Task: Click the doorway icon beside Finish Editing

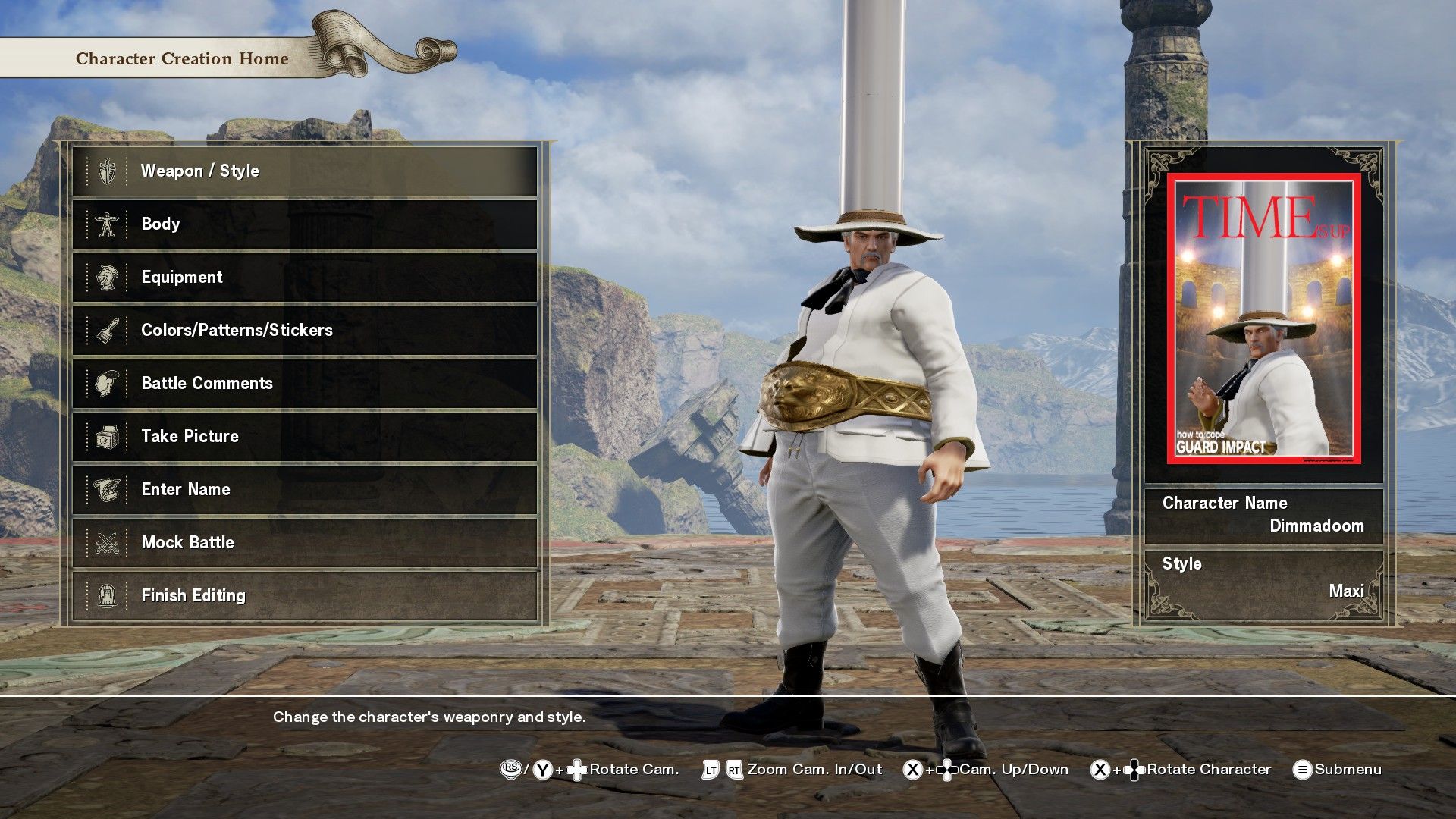Action: (106, 595)
